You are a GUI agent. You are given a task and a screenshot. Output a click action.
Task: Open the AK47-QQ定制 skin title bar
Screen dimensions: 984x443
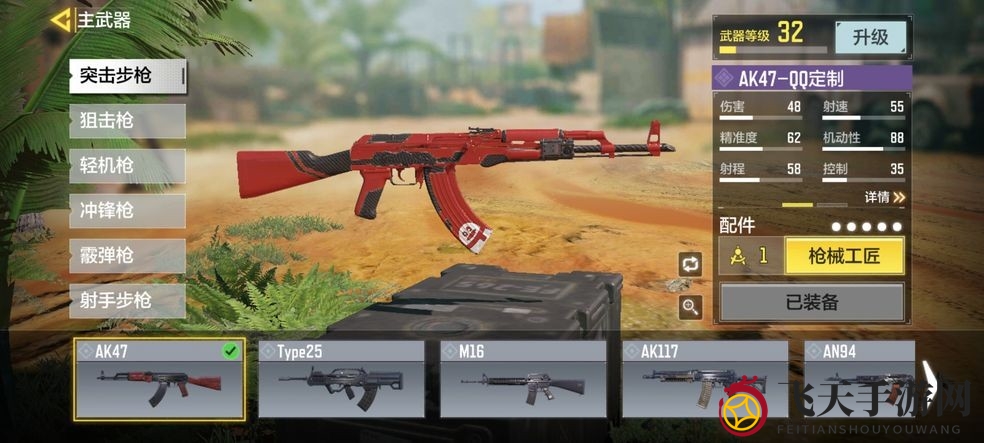click(x=811, y=79)
